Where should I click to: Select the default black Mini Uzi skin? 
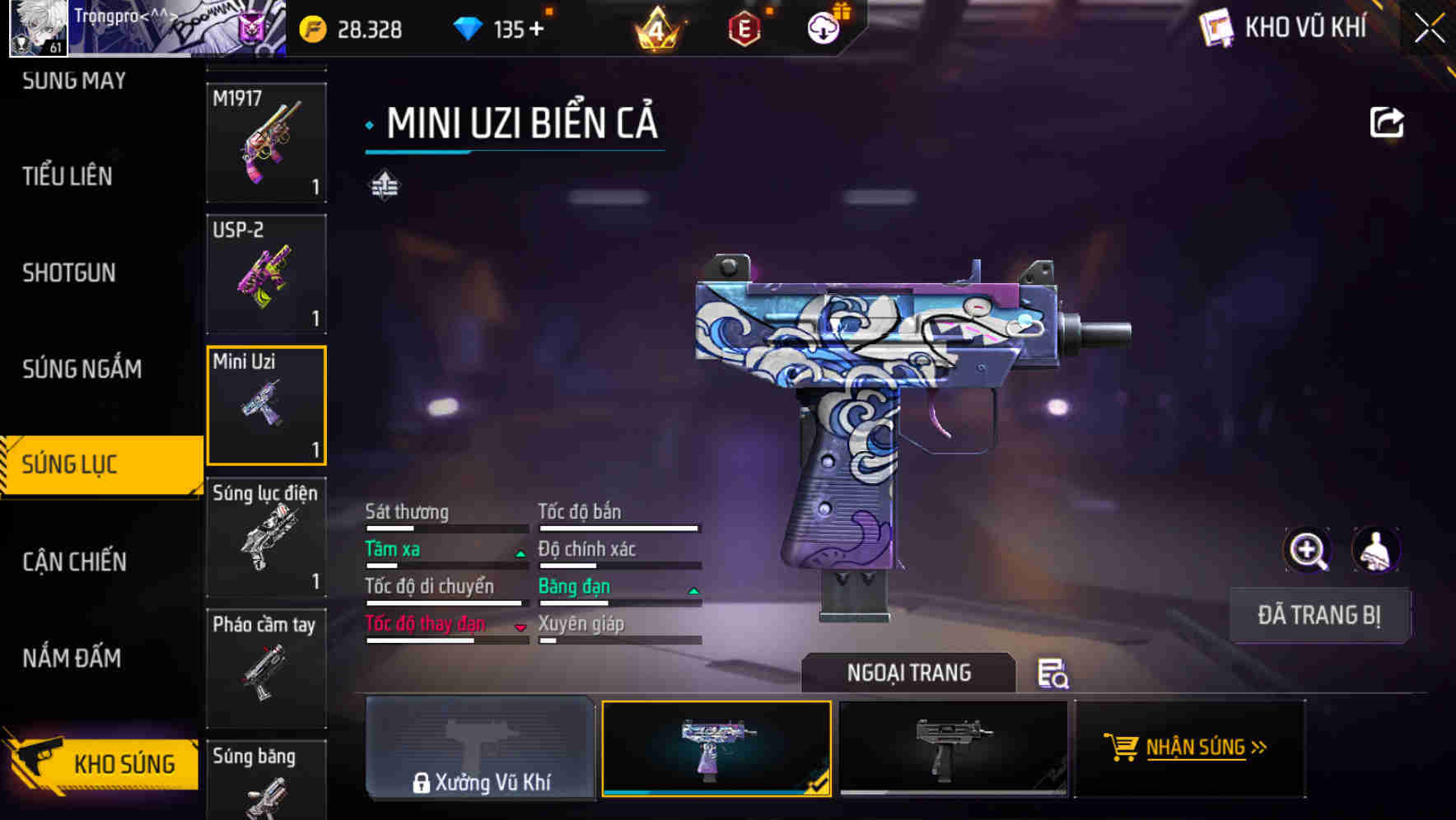tap(953, 748)
